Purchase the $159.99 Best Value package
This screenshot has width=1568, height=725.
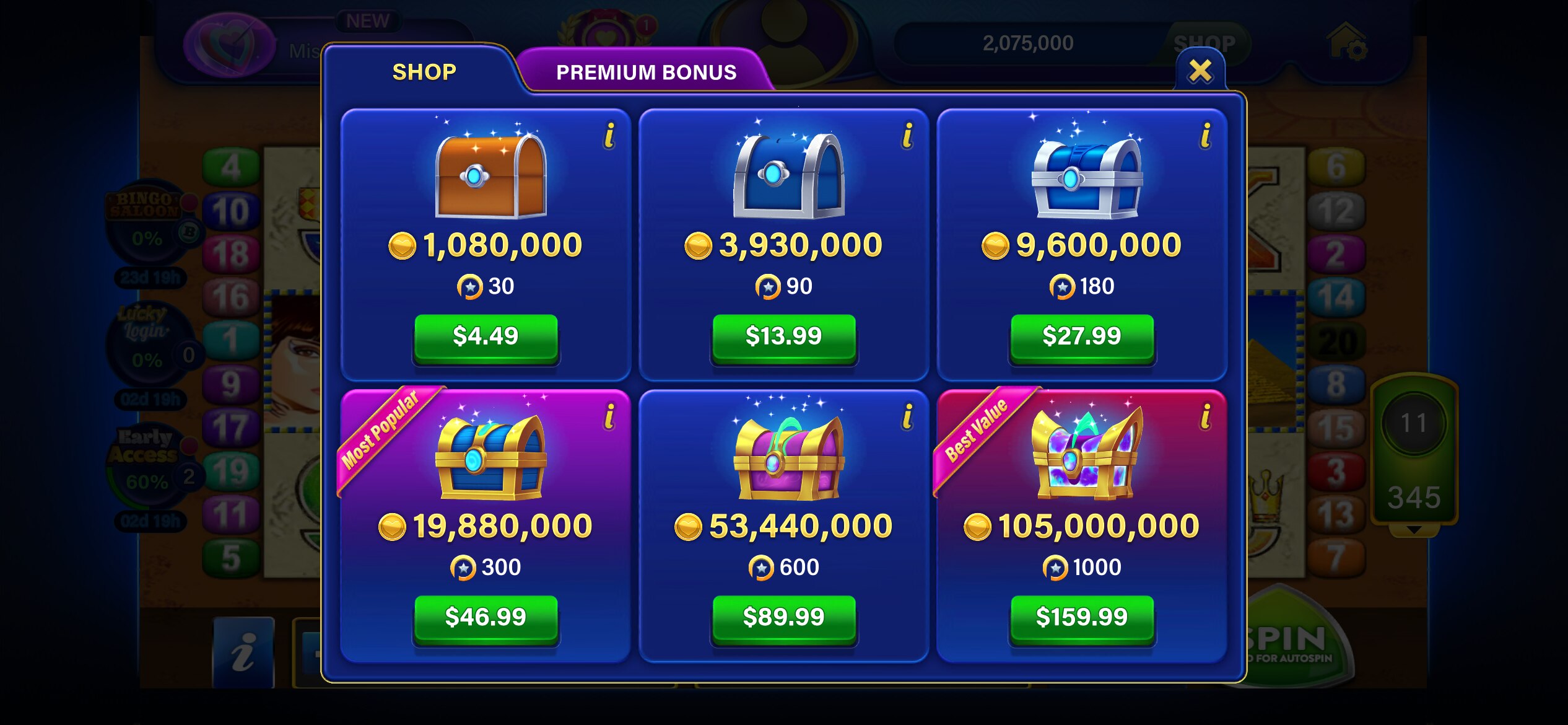click(x=1081, y=617)
